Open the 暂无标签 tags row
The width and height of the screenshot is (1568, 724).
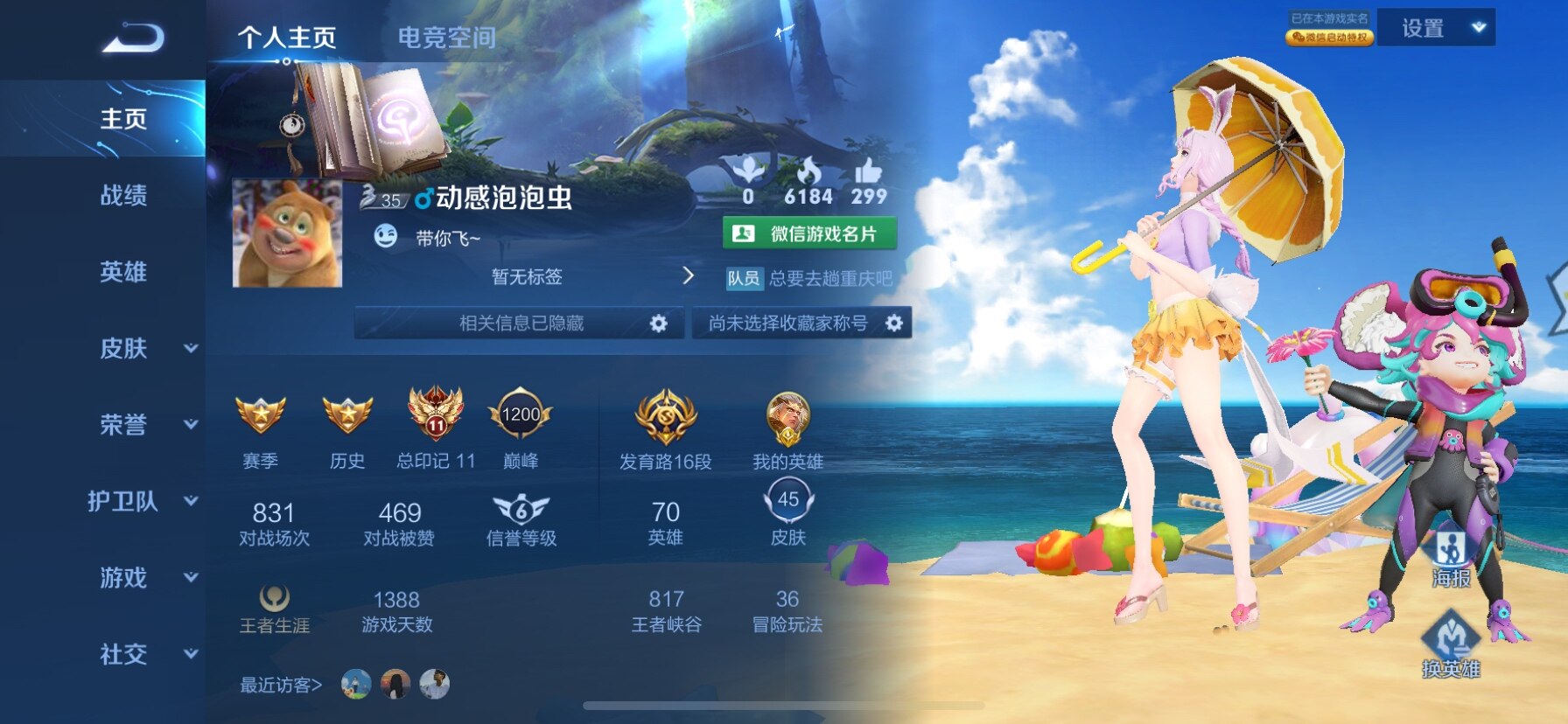[527, 276]
